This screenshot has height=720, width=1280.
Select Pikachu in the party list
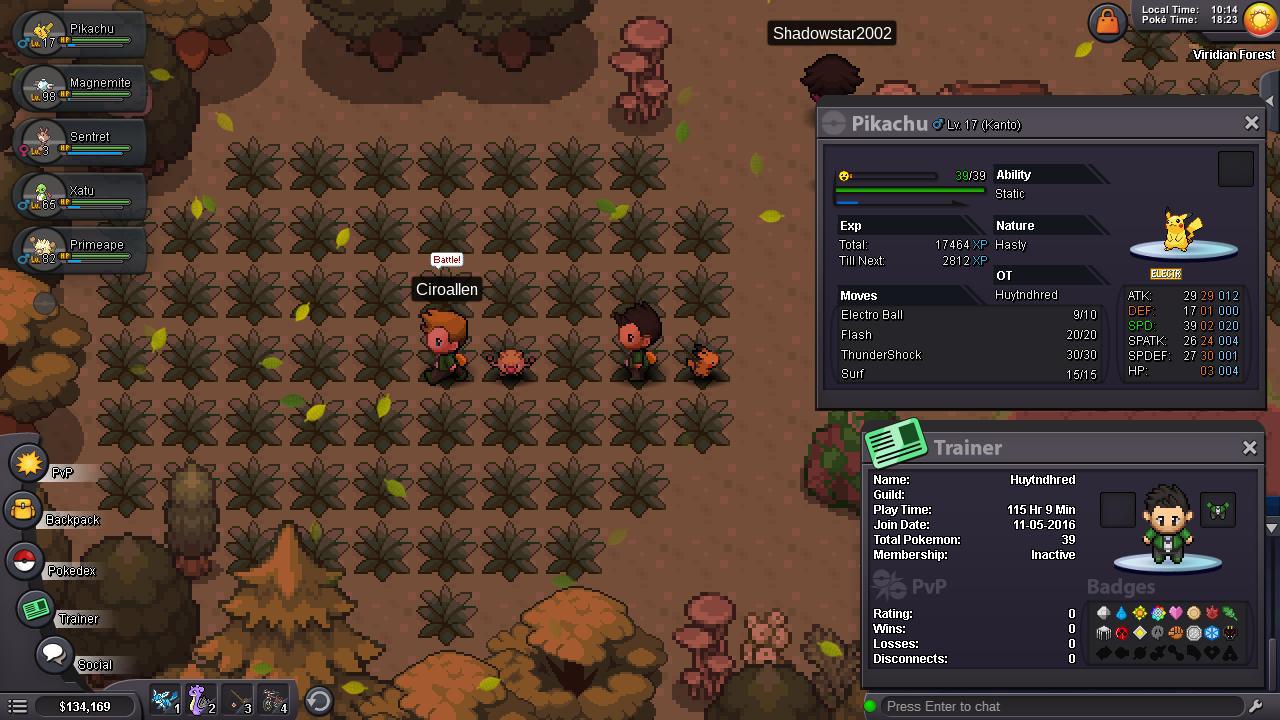[x=80, y=34]
